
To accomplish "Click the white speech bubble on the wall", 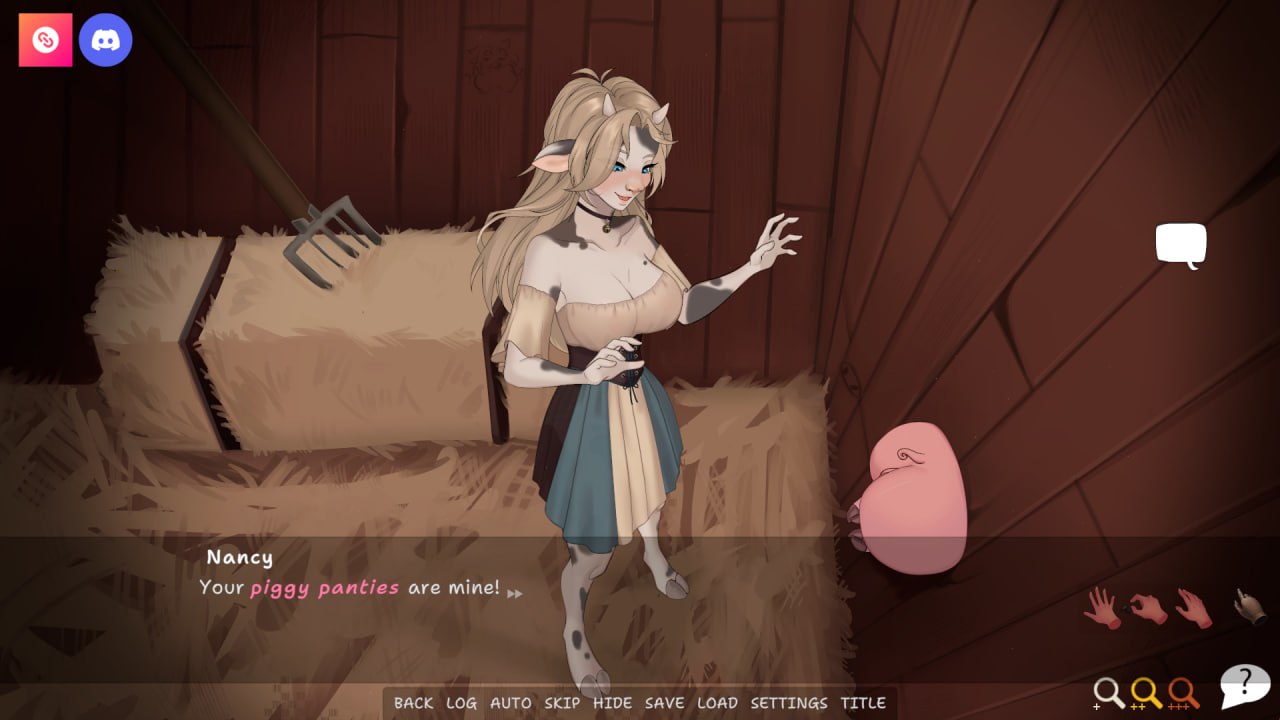I will (x=1181, y=243).
